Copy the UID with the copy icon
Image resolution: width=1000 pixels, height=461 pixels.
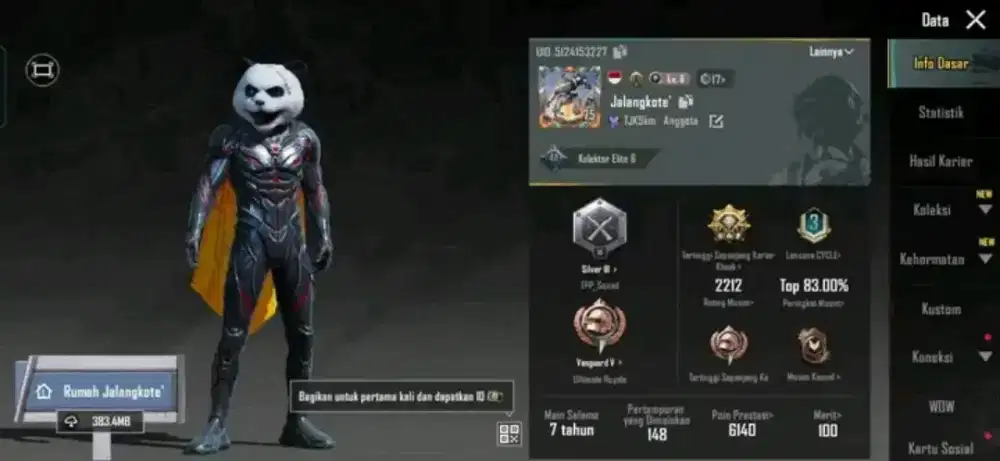click(620, 52)
